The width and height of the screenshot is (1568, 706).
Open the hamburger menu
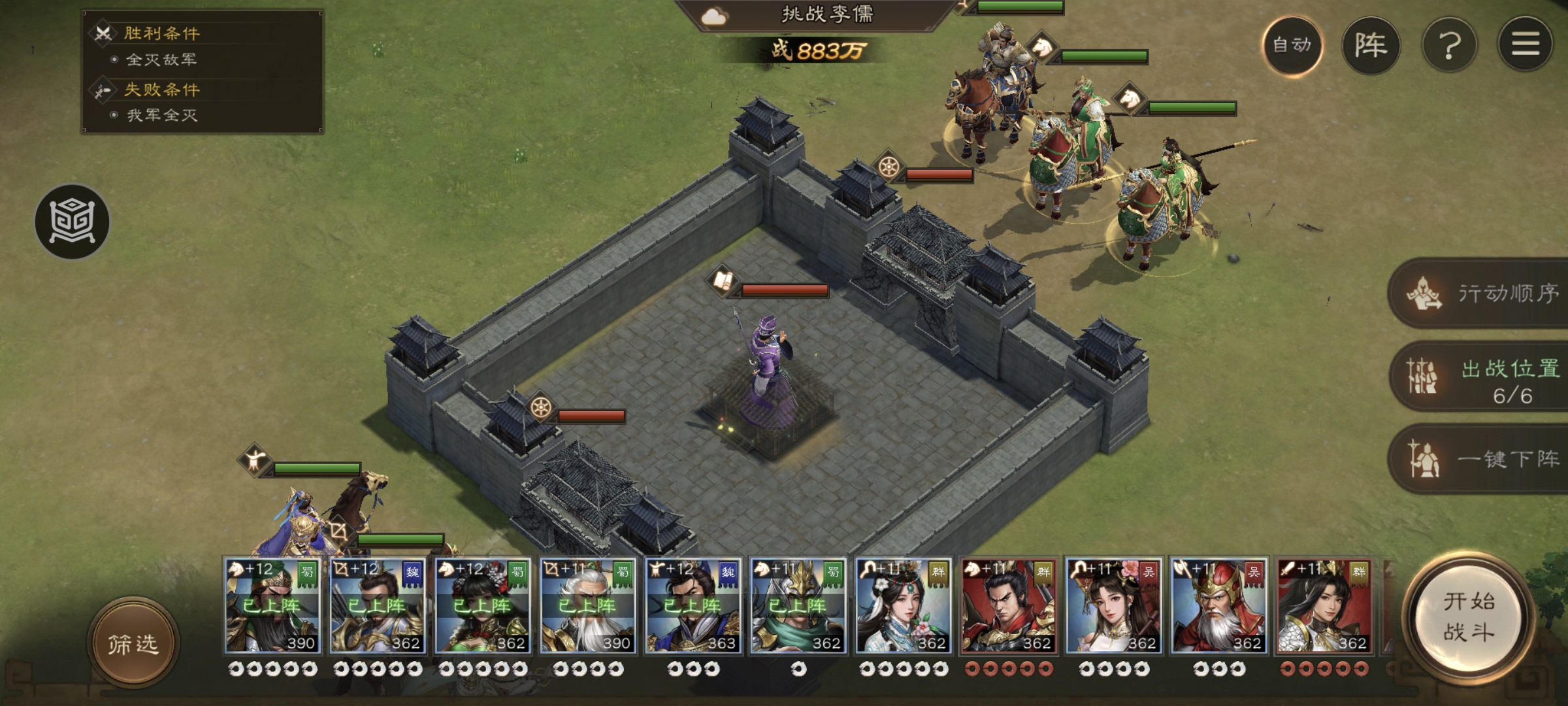point(1525,45)
